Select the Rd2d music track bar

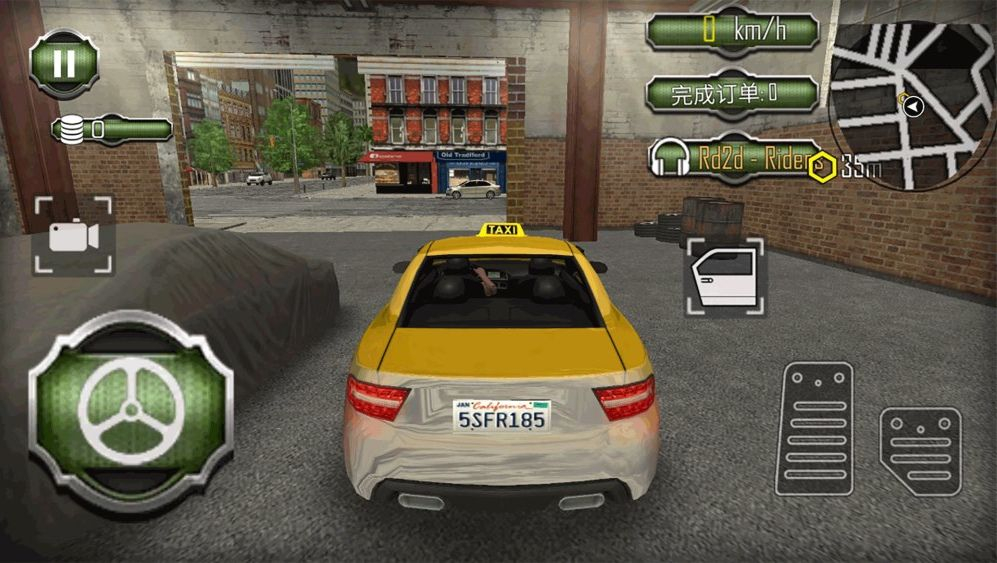[735, 158]
